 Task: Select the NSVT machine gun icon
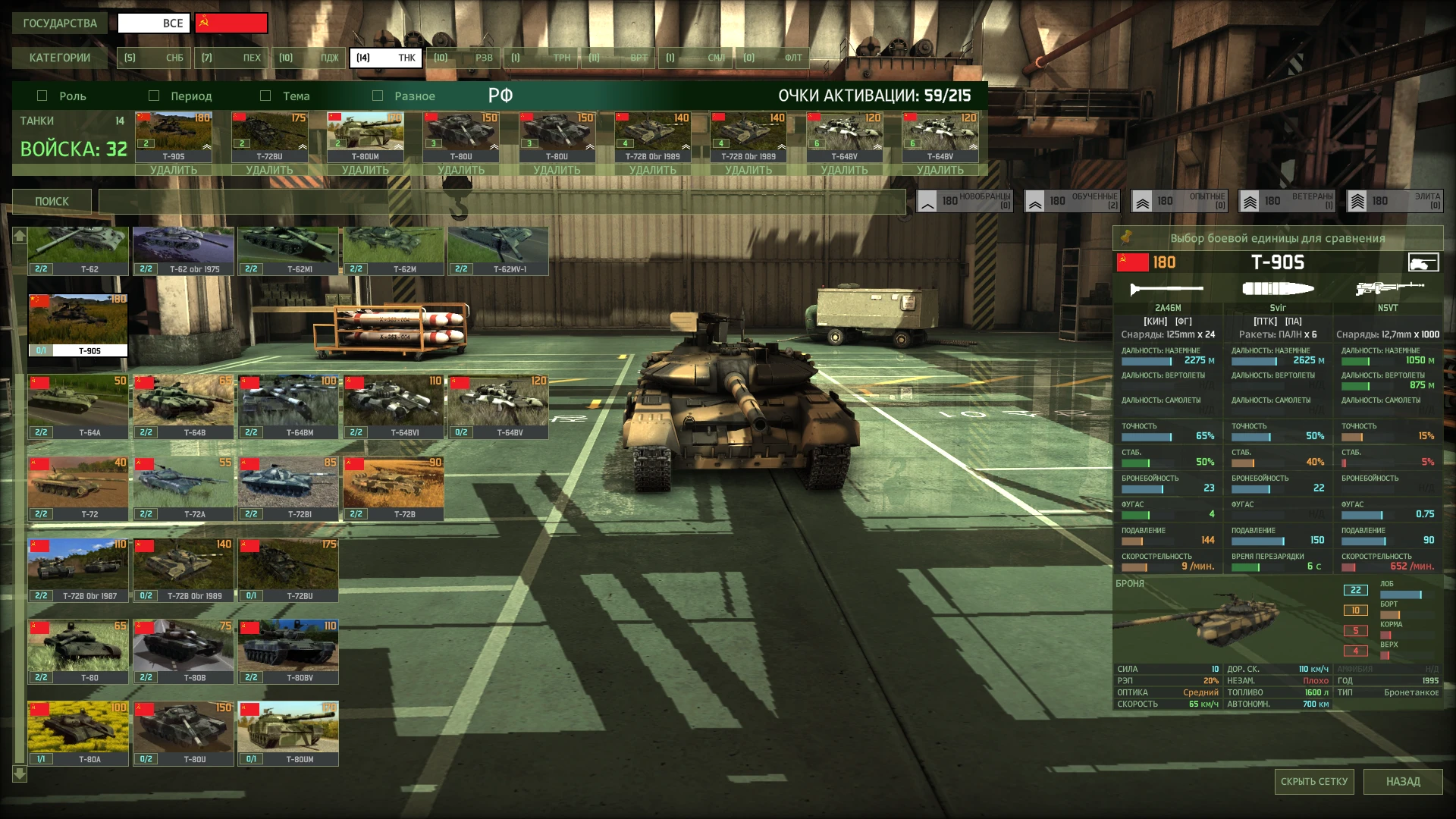[1388, 287]
